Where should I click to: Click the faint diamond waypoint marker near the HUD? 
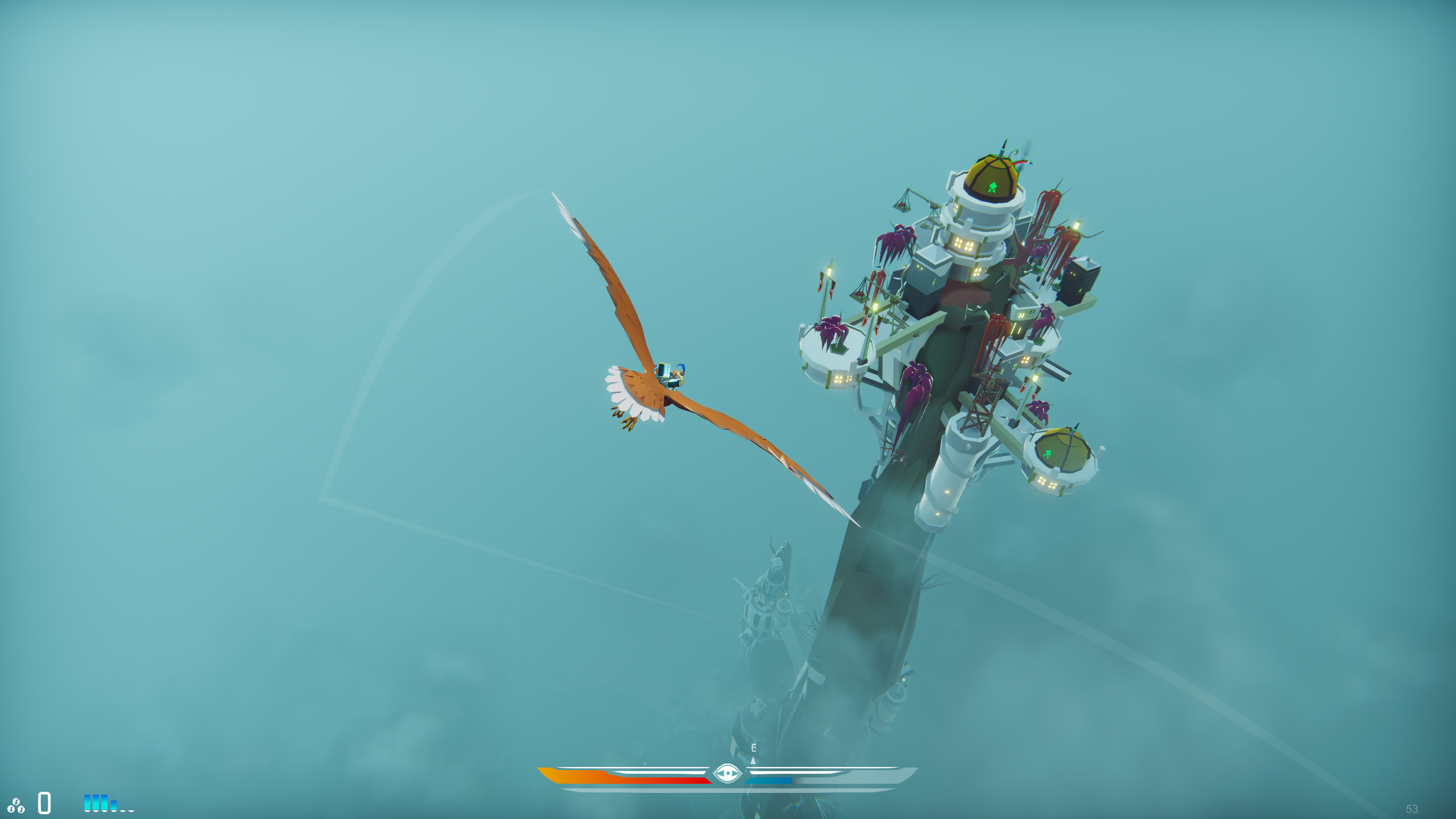(638, 748)
